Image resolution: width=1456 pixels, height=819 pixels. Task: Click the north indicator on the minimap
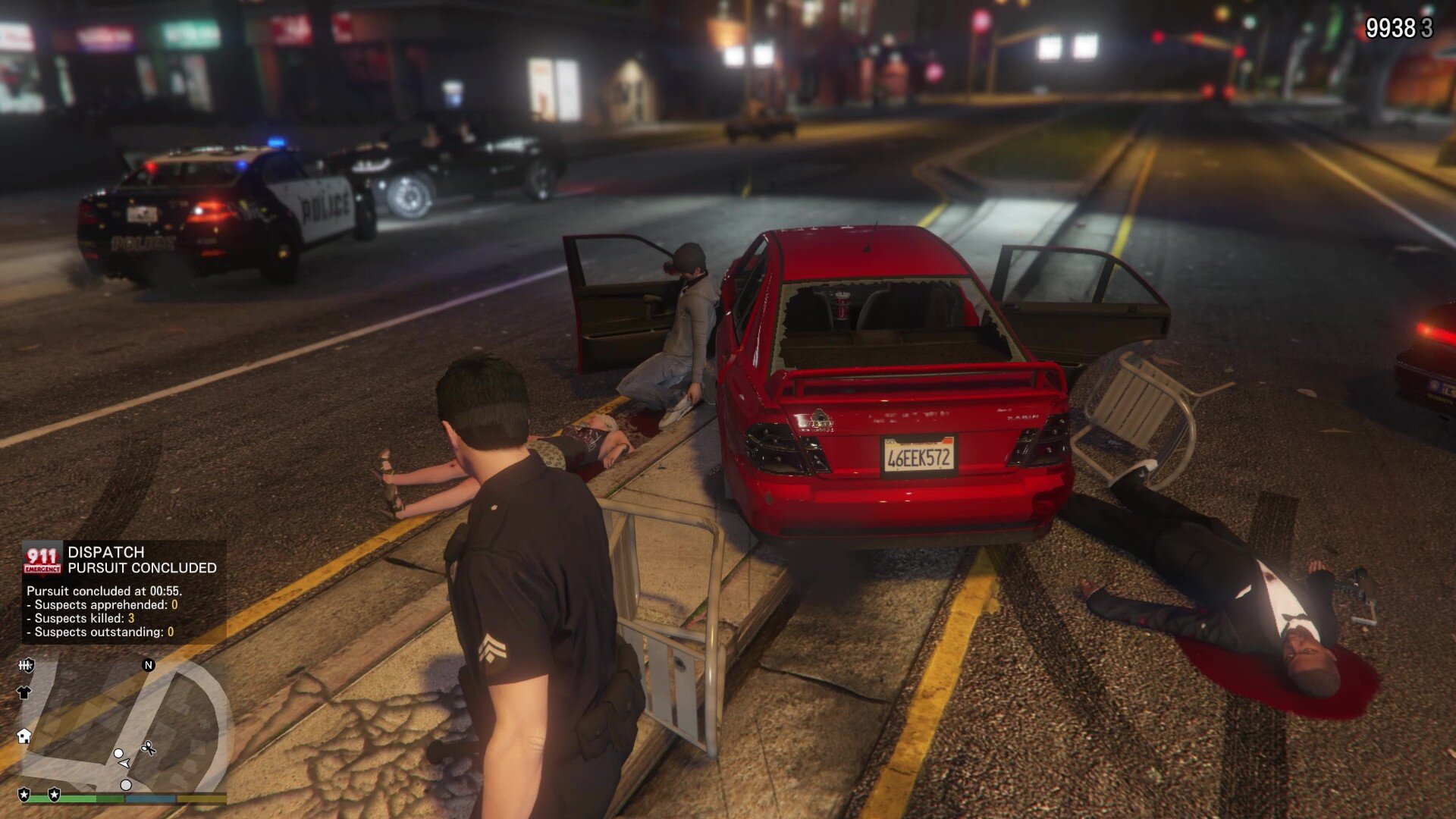pyautogui.click(x=149, y=665)
